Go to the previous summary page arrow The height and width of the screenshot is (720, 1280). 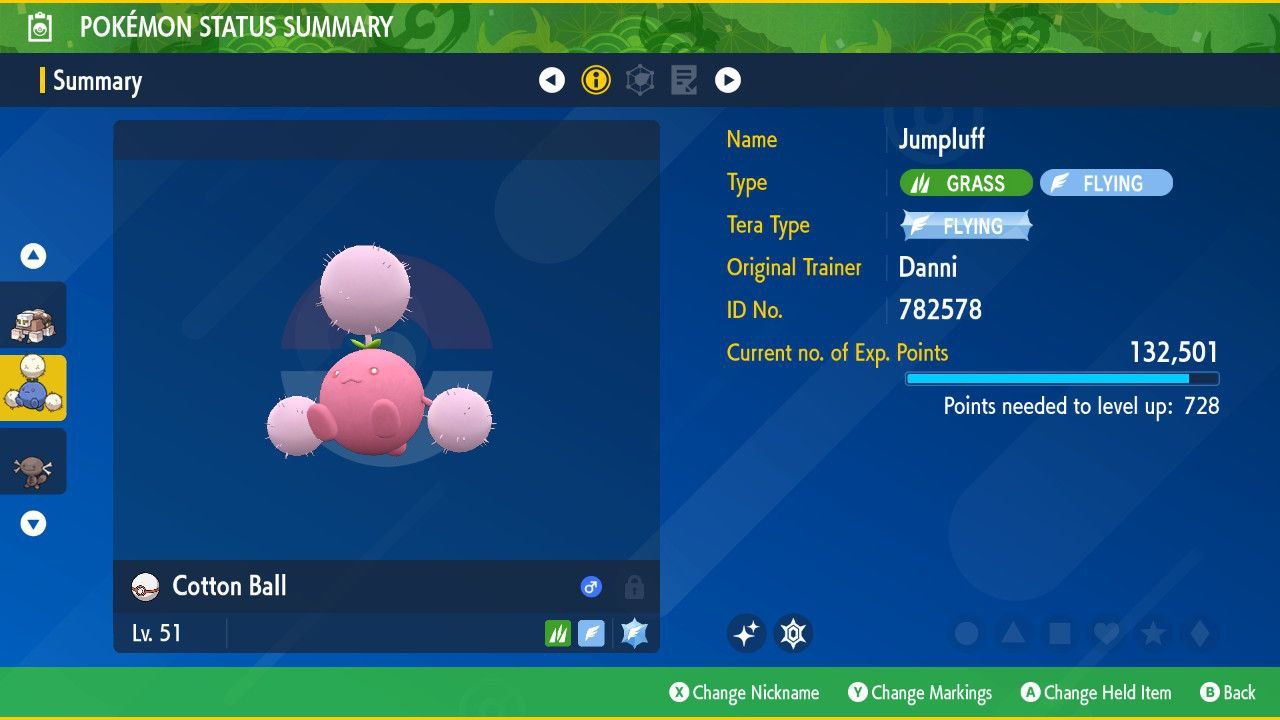click(x=552, y=80)
